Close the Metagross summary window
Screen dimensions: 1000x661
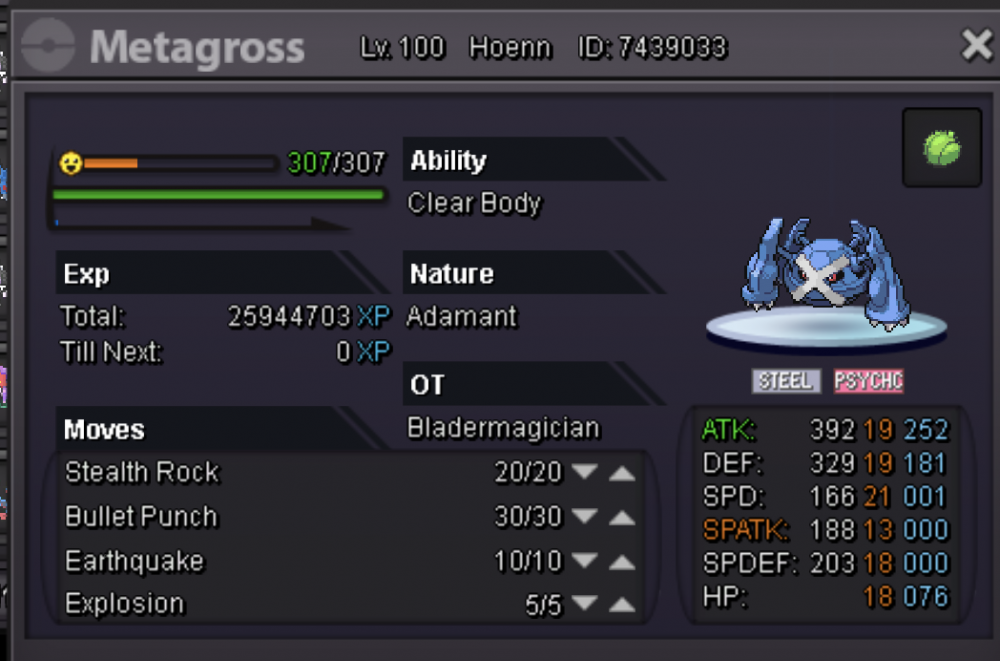[x=976, y=45]
